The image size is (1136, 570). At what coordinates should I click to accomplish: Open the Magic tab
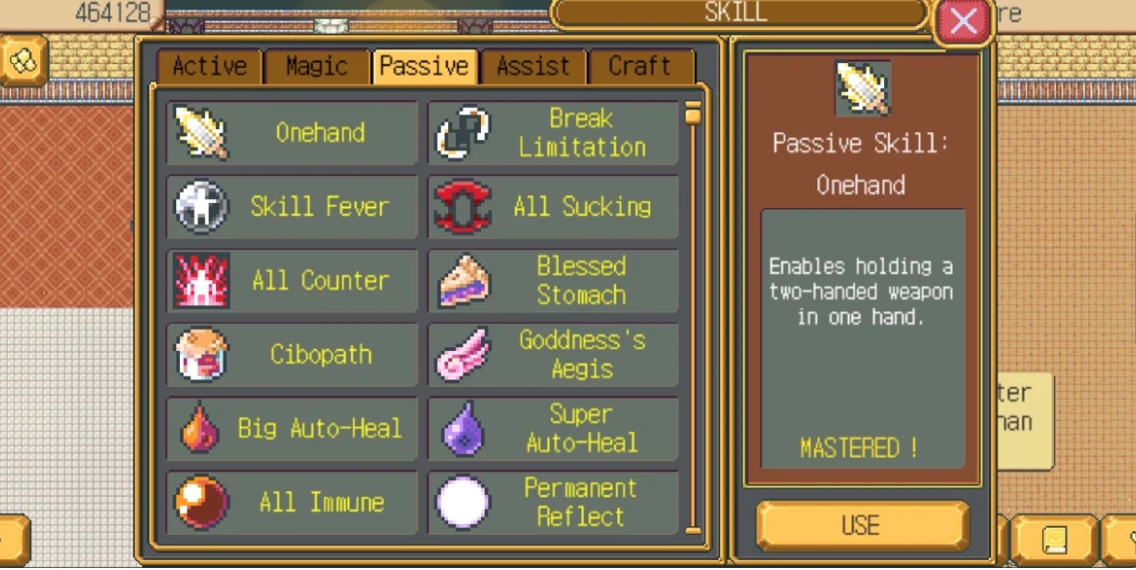point(316,67)
